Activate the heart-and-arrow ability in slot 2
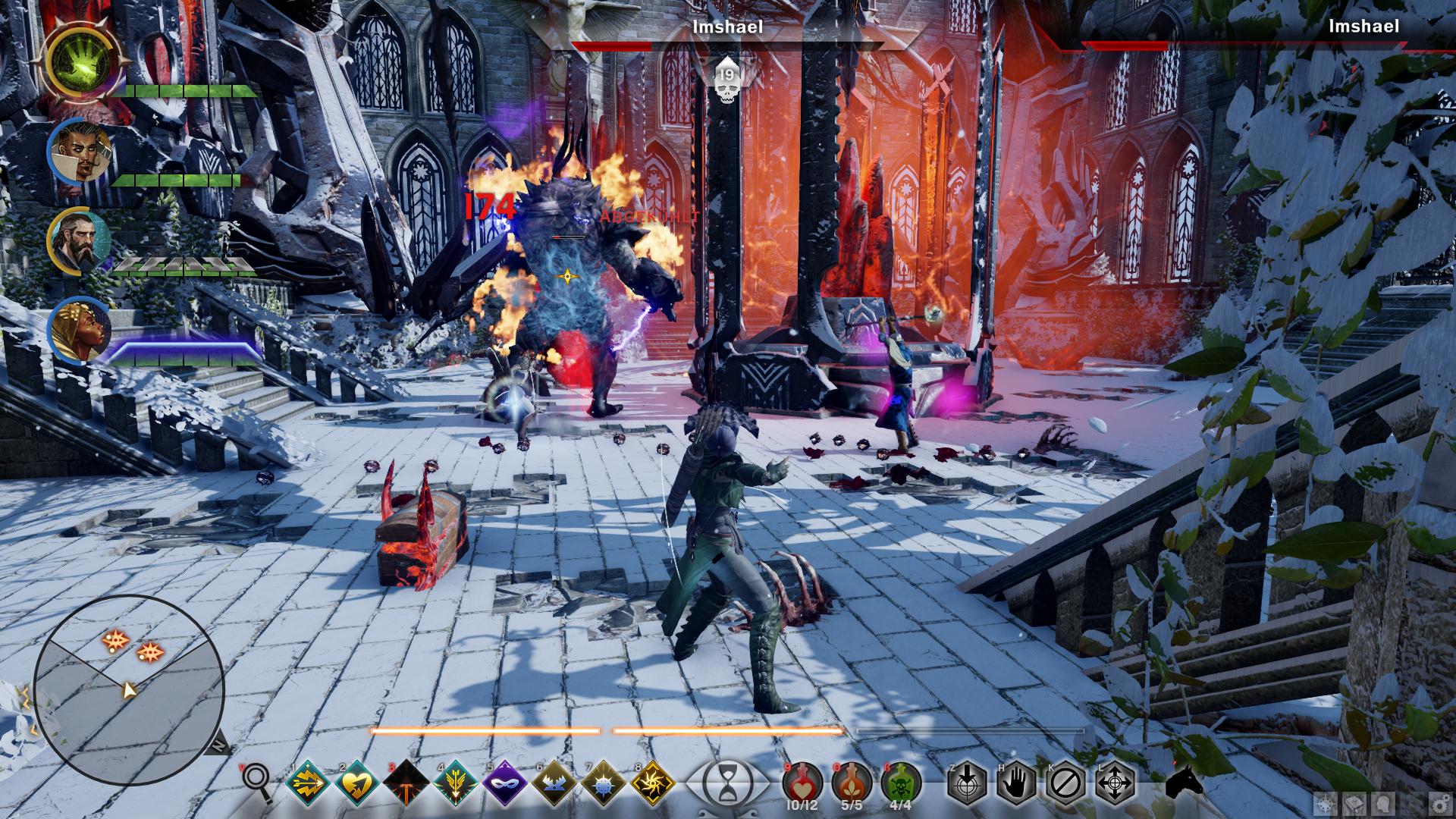Viewport: 1456px width, 819px height. click(357, 783)
